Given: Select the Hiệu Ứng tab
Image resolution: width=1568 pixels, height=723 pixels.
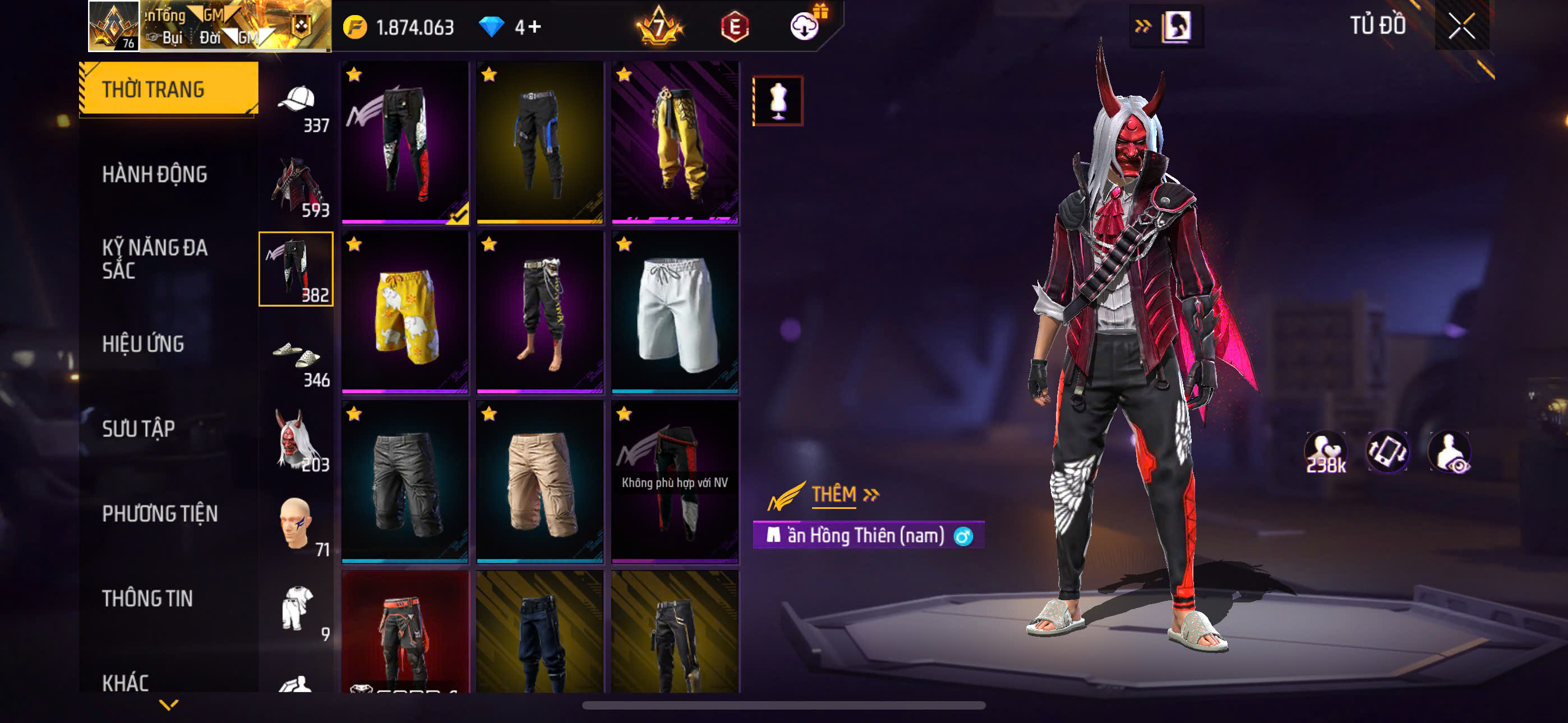Looking at the screenshot, I should (x=142, y=345).
